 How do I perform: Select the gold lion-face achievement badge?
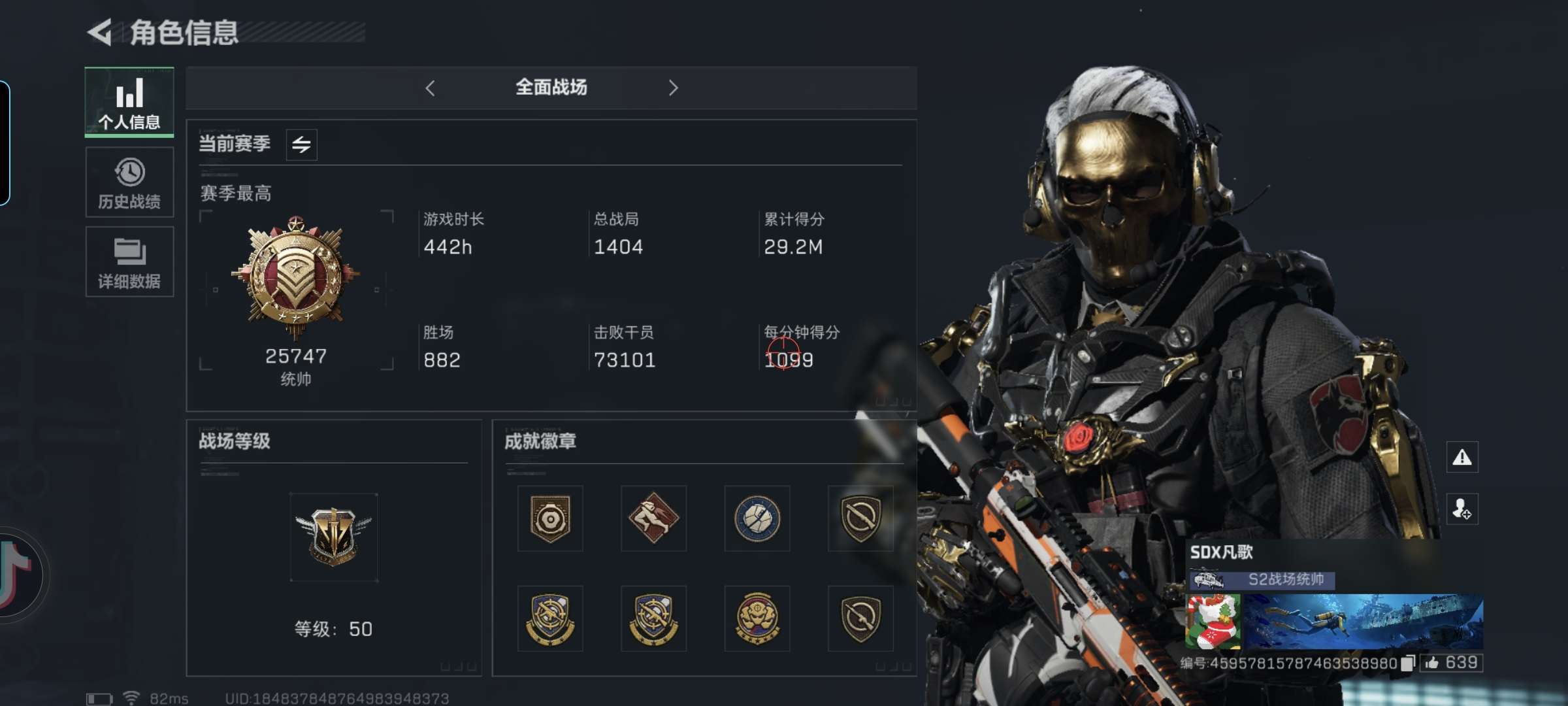coord(757,618)
